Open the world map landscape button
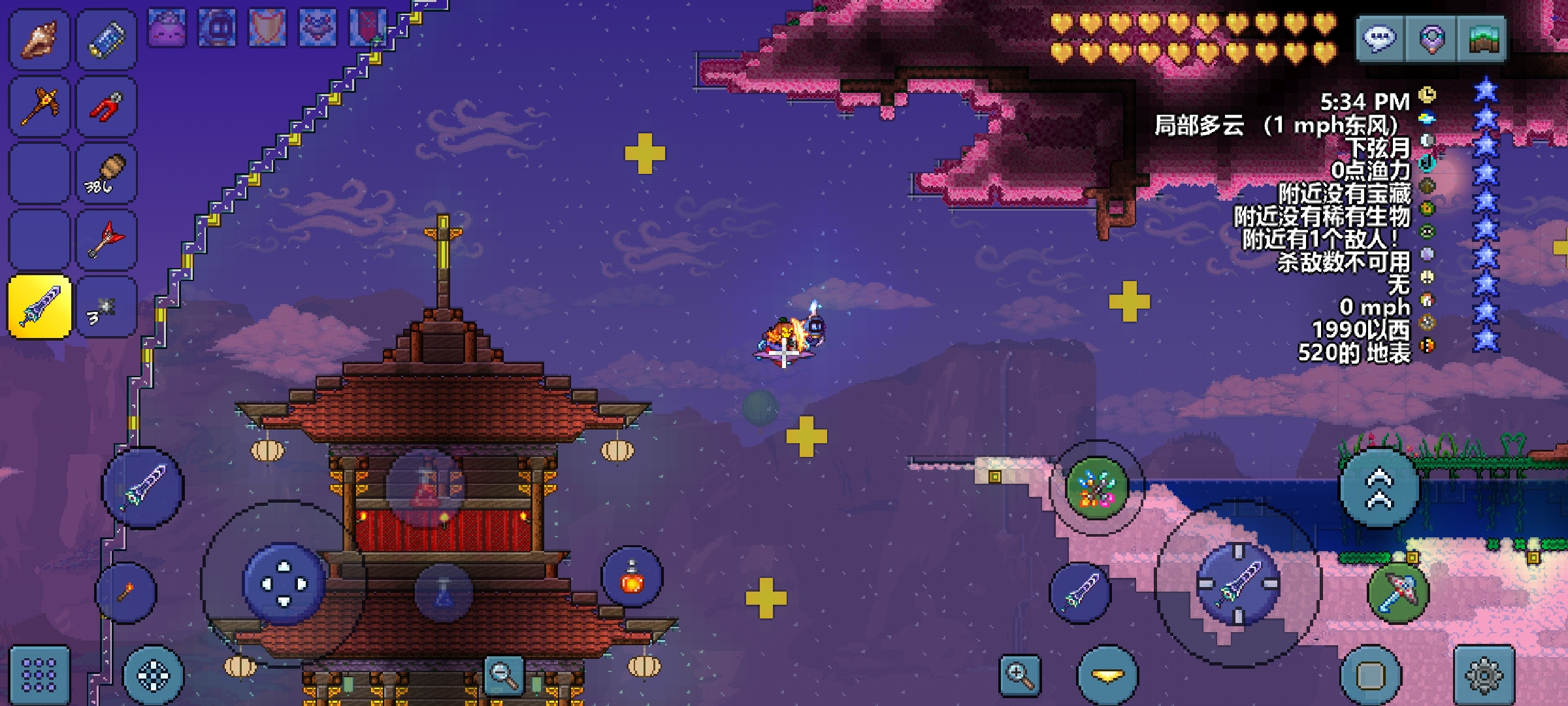The width and height of the screenshot is (1568, 706). point(1482,39)
